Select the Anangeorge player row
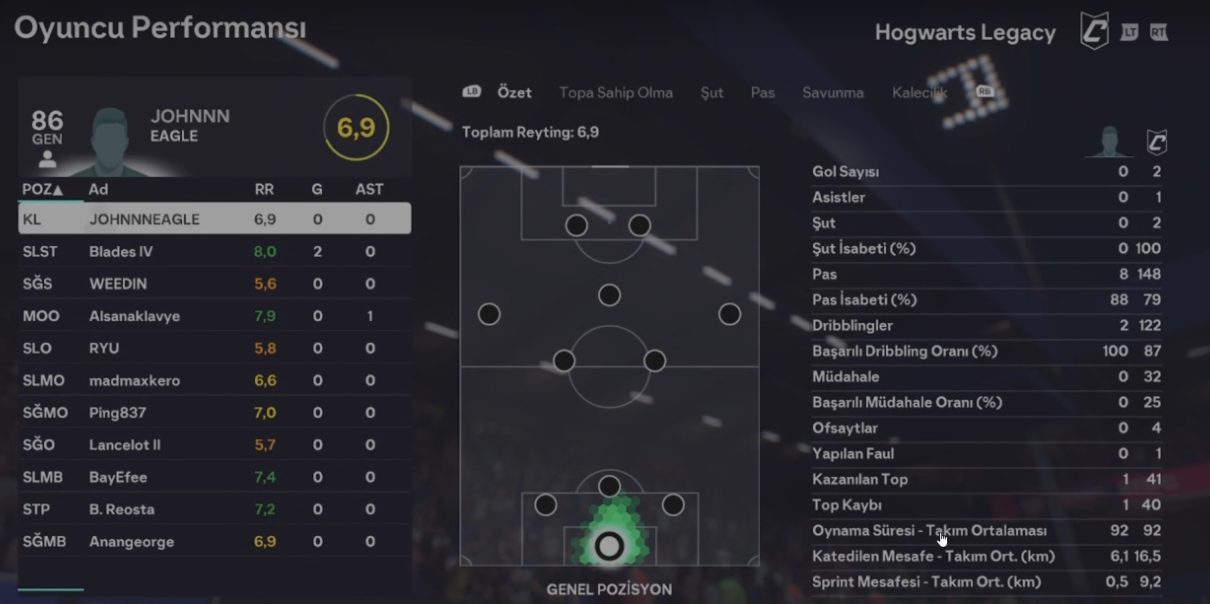 214,542
